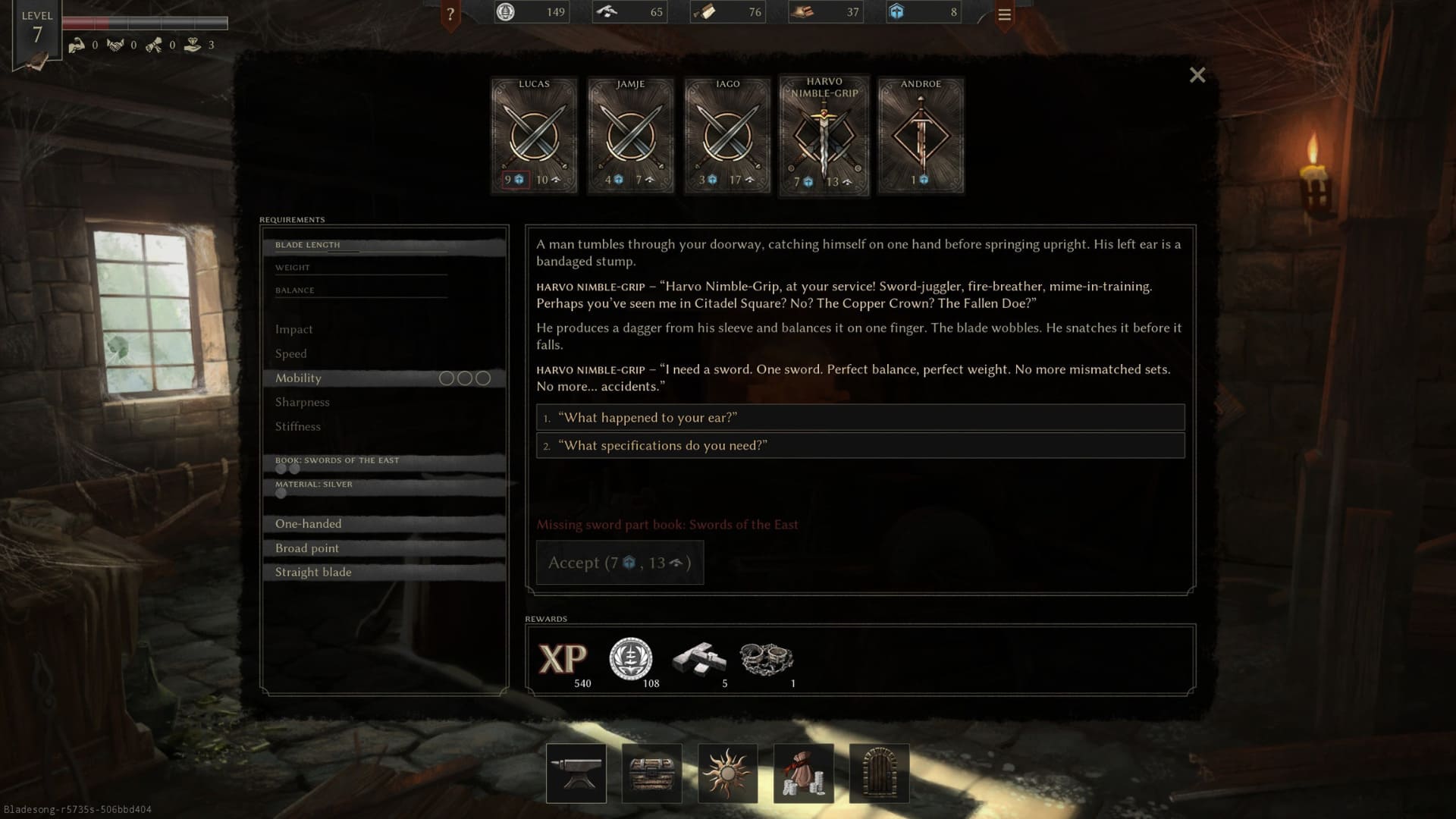Screen dimensions: 1456x819
Task: Close the customer order panel
Action: [1197, 75]
